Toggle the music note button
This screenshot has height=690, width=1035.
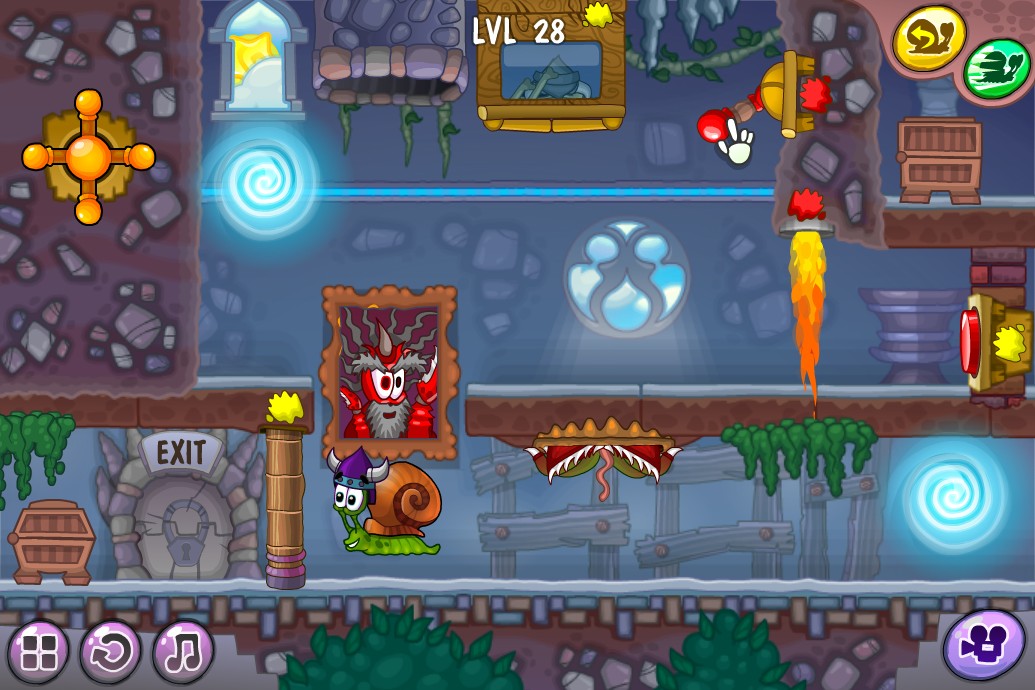(x=183, y=651)
